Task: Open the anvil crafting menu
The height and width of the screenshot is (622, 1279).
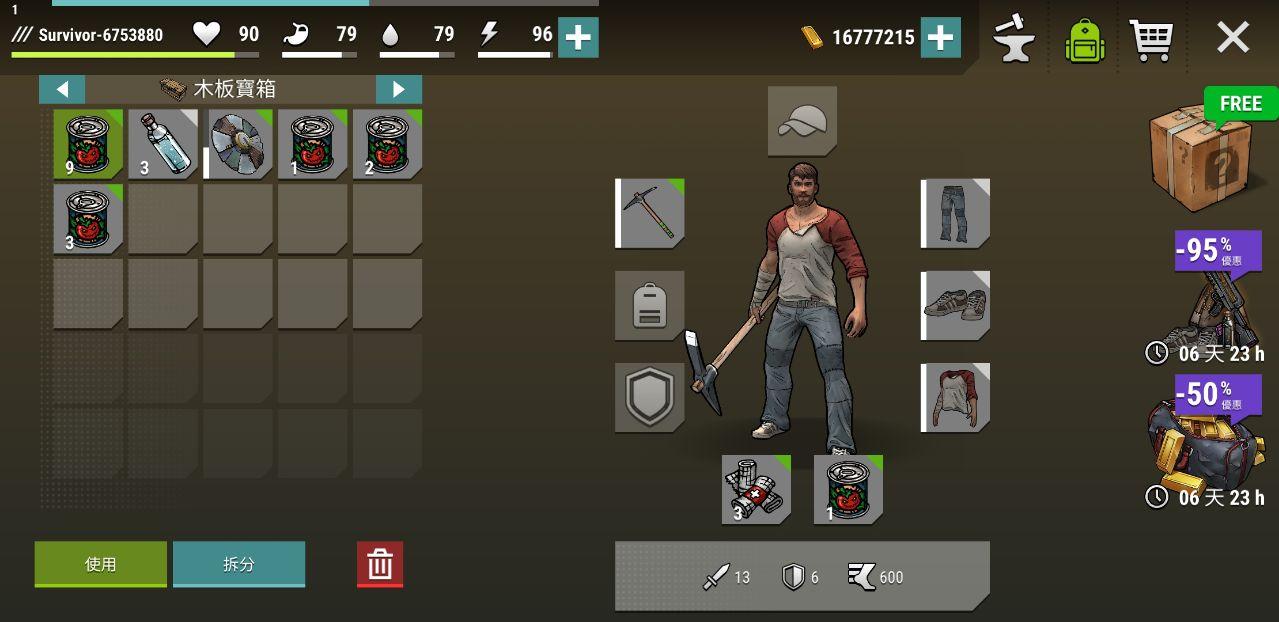Action: [x=1013, y=38]
